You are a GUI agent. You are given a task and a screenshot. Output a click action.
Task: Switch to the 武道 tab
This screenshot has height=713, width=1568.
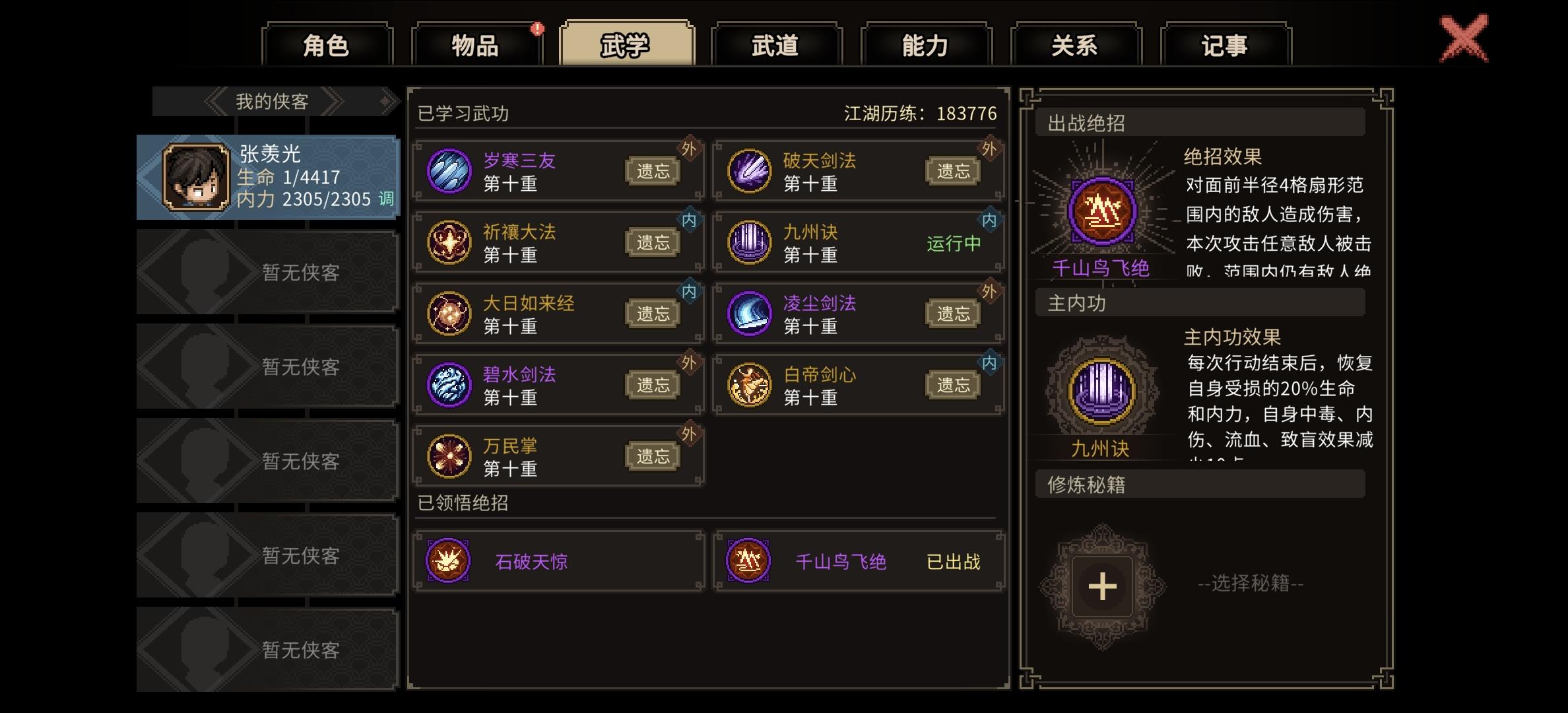[774, 45]
